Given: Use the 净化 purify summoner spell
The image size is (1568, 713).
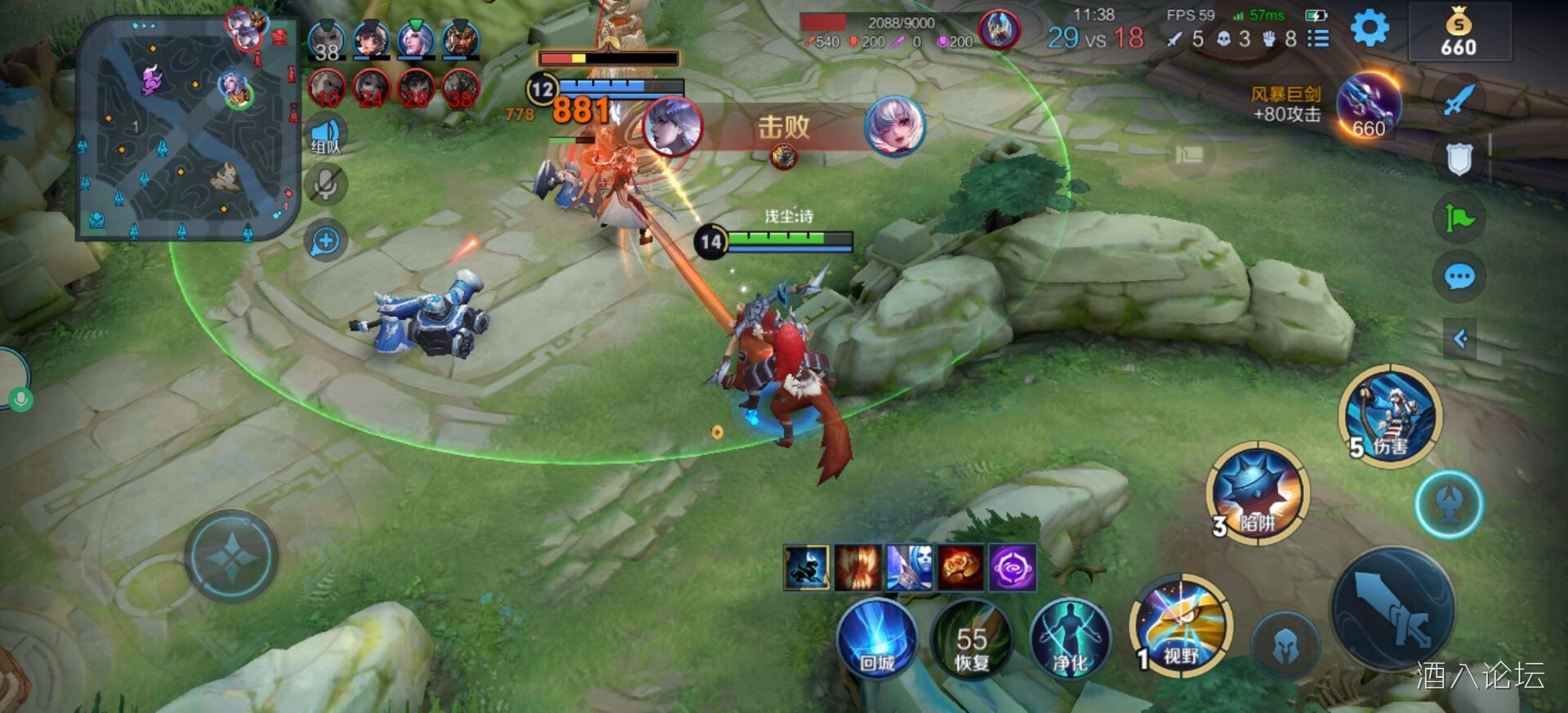Looking at the screenshot, I should pyautogui.click(x=1071, y=640).
